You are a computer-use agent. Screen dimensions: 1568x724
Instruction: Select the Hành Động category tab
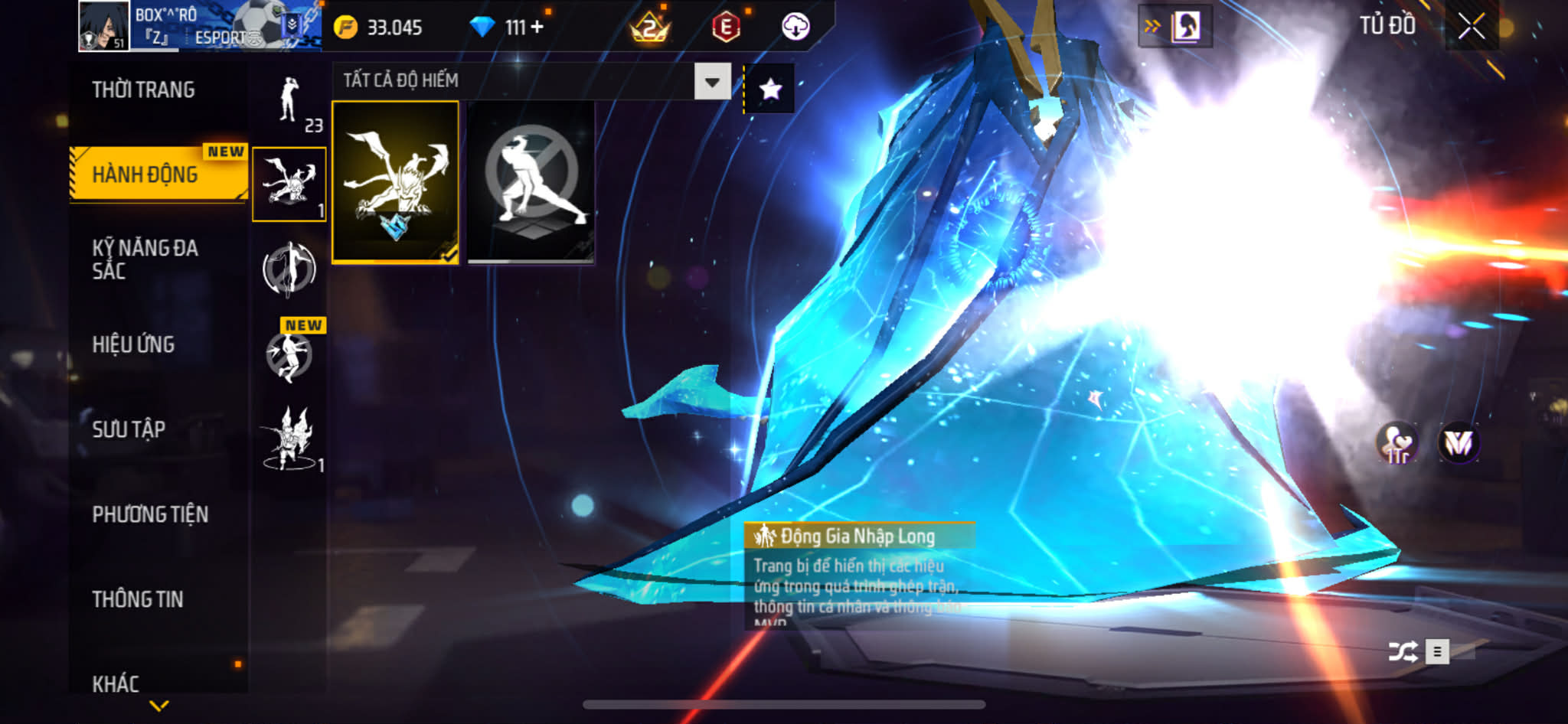point(145,174)
